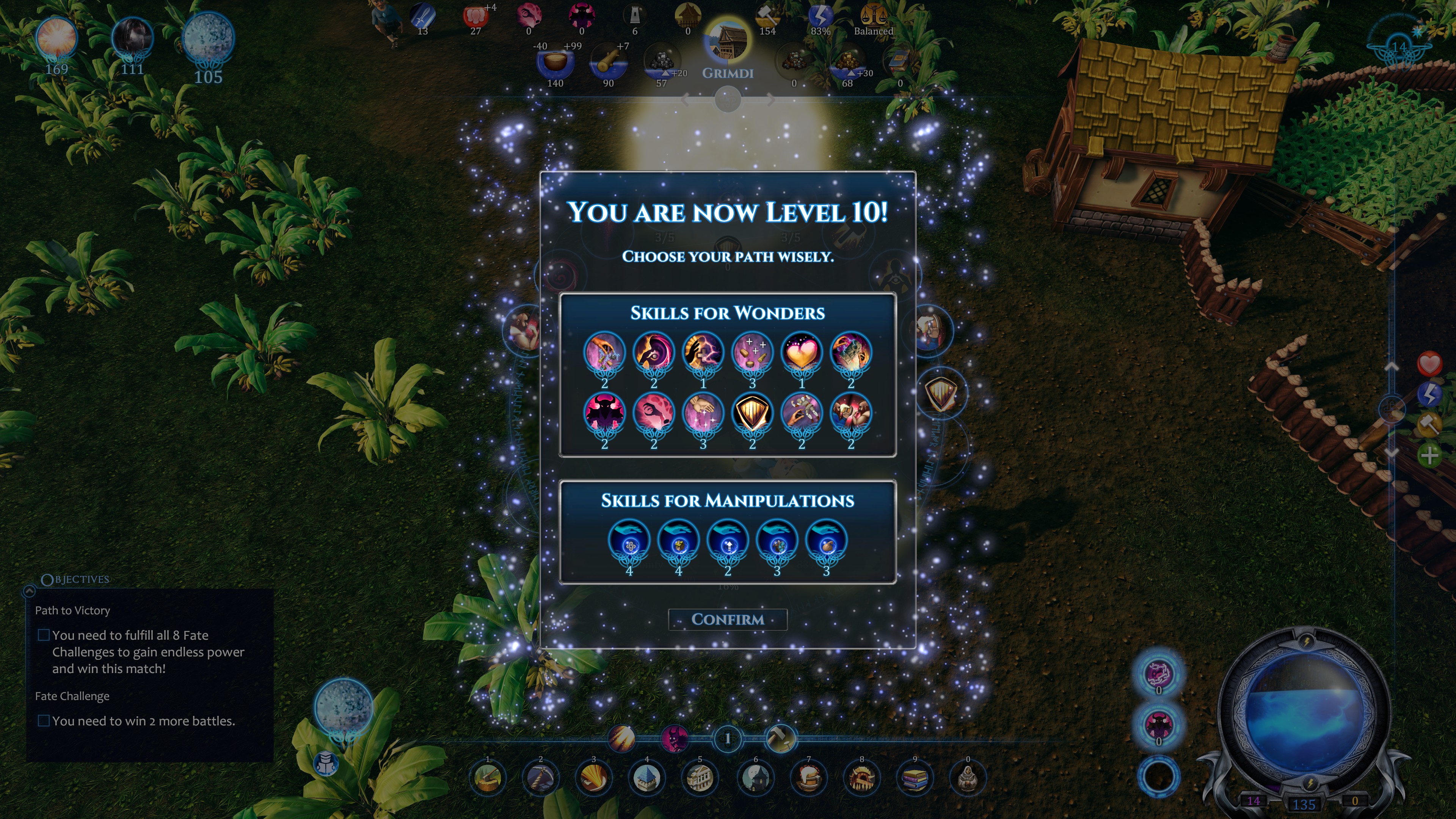Select the horned demon silhouette wonder skill

tap(604, 414)
